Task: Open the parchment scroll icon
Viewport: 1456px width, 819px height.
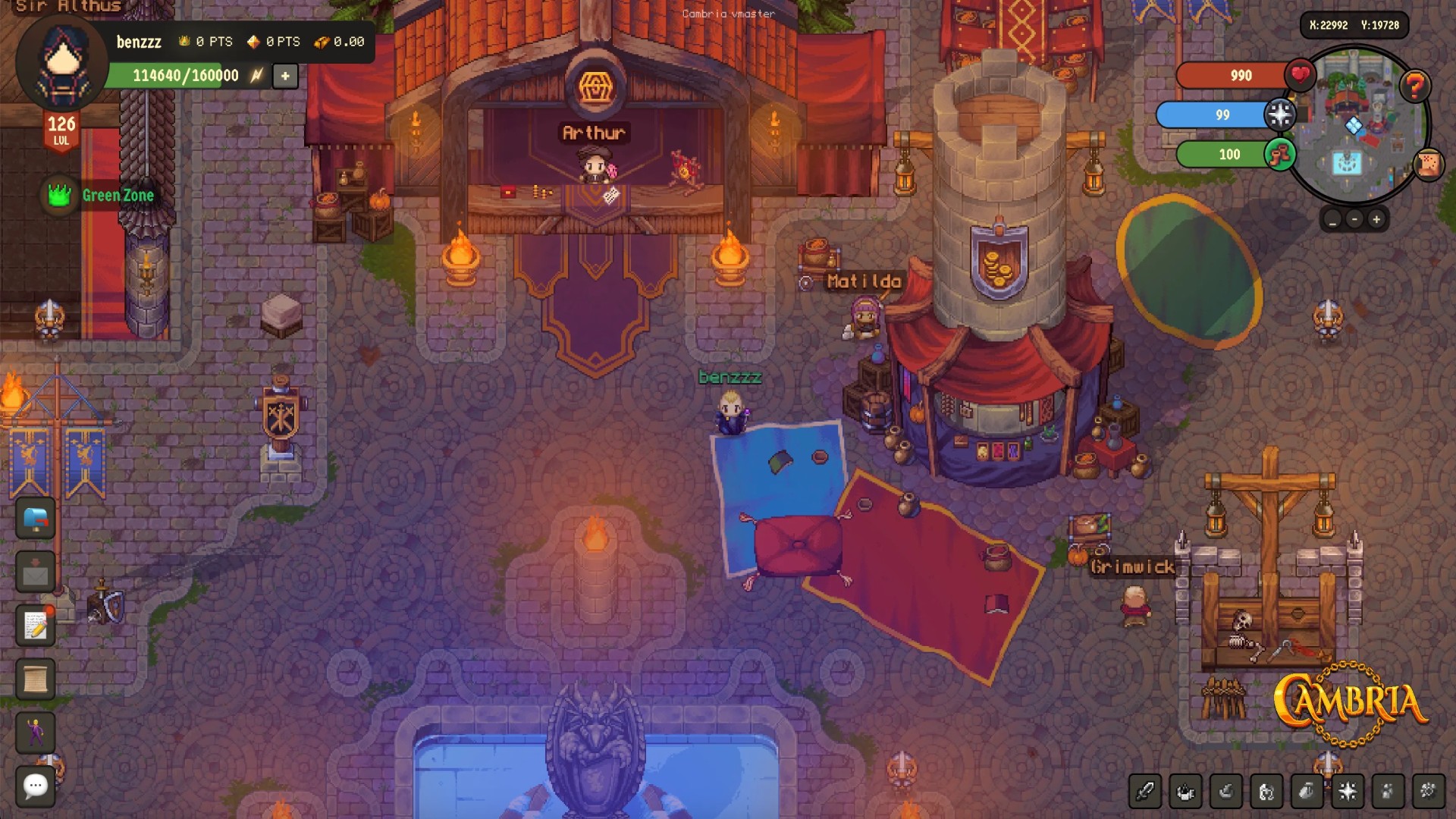Action: pyautogui.click(x=36, y=679)
